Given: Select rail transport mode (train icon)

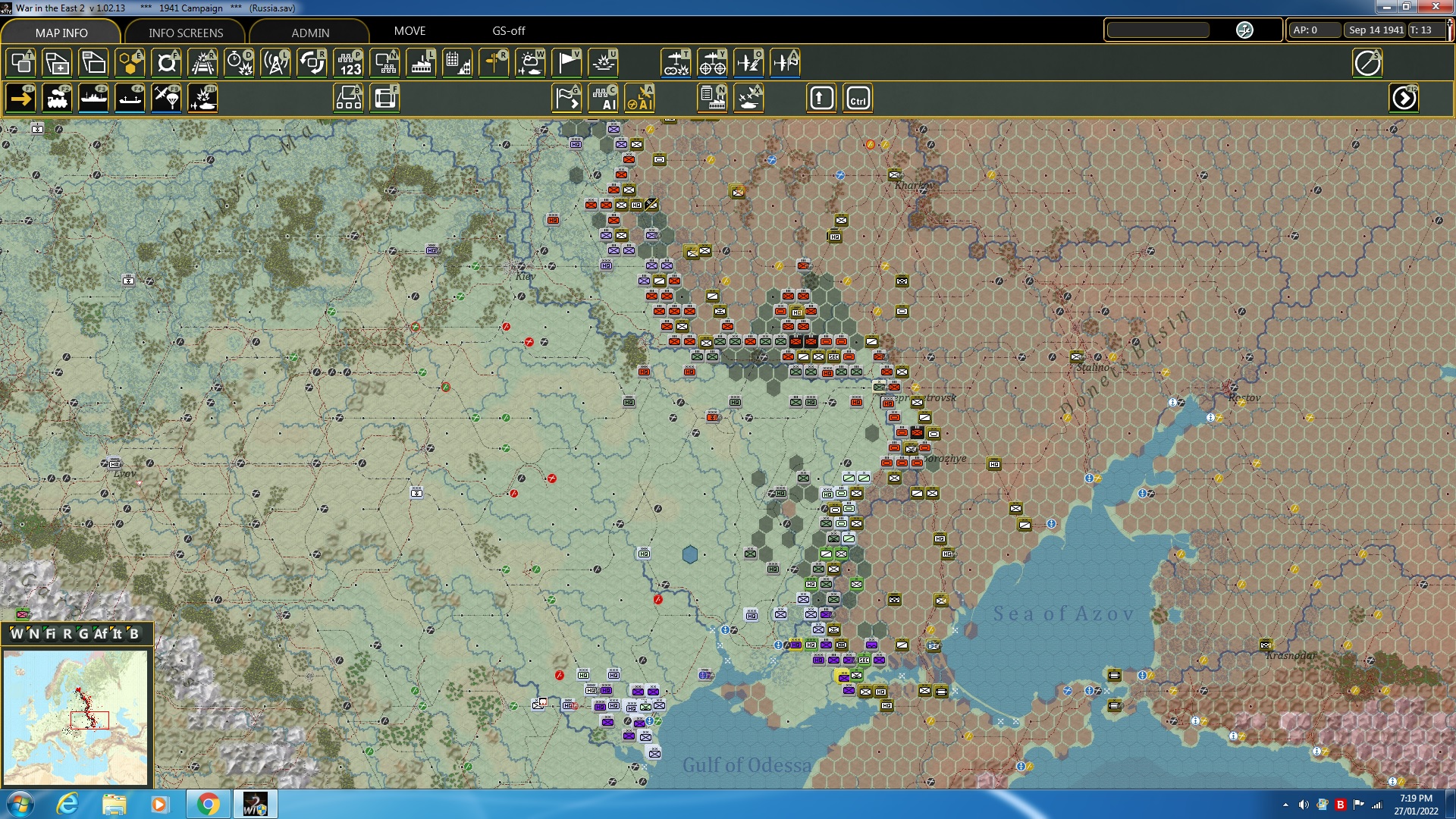Looking at the screenshot, I should (x=58, y=98).
